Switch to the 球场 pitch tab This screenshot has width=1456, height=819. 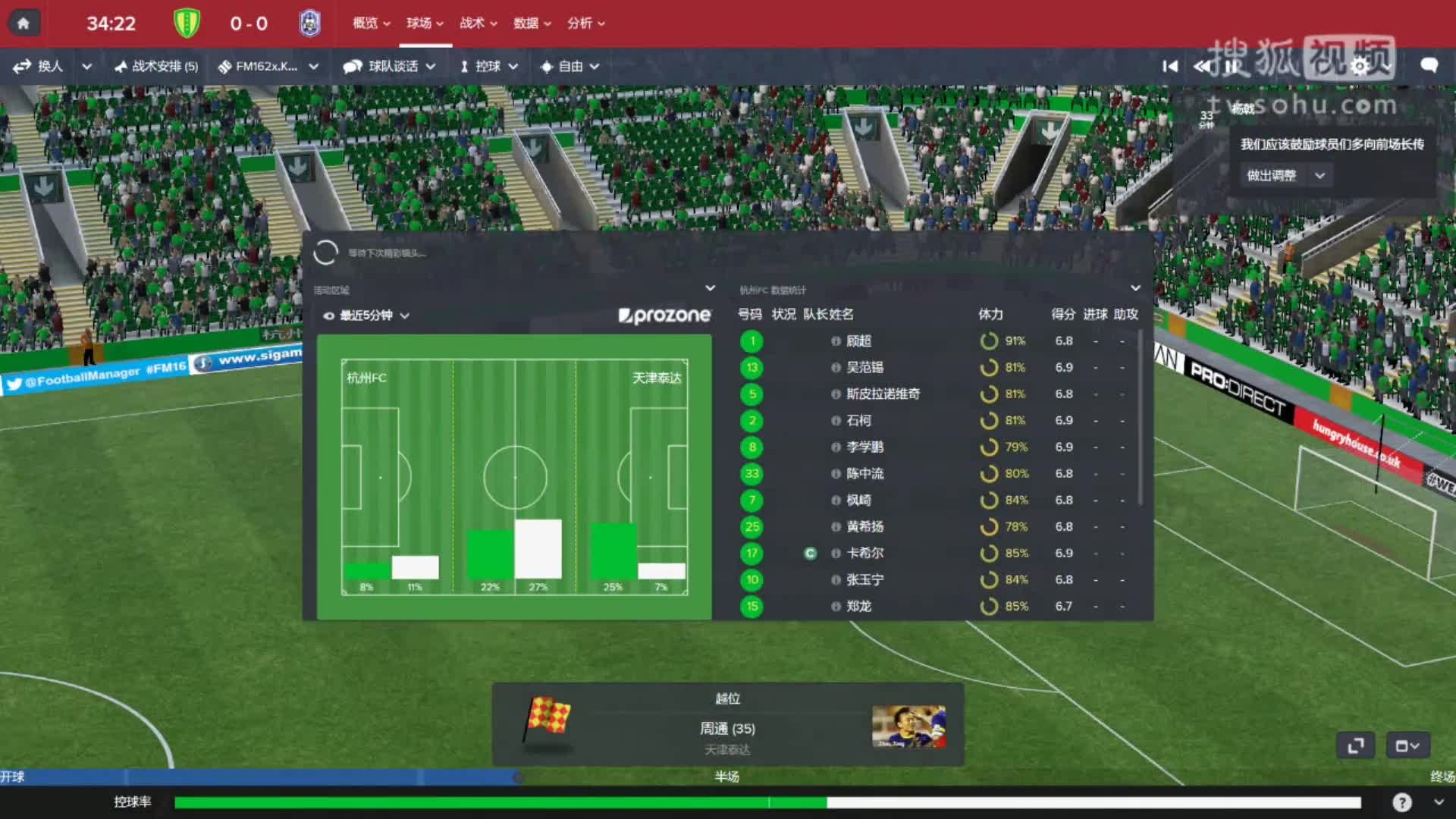click(x=425, y=24)
